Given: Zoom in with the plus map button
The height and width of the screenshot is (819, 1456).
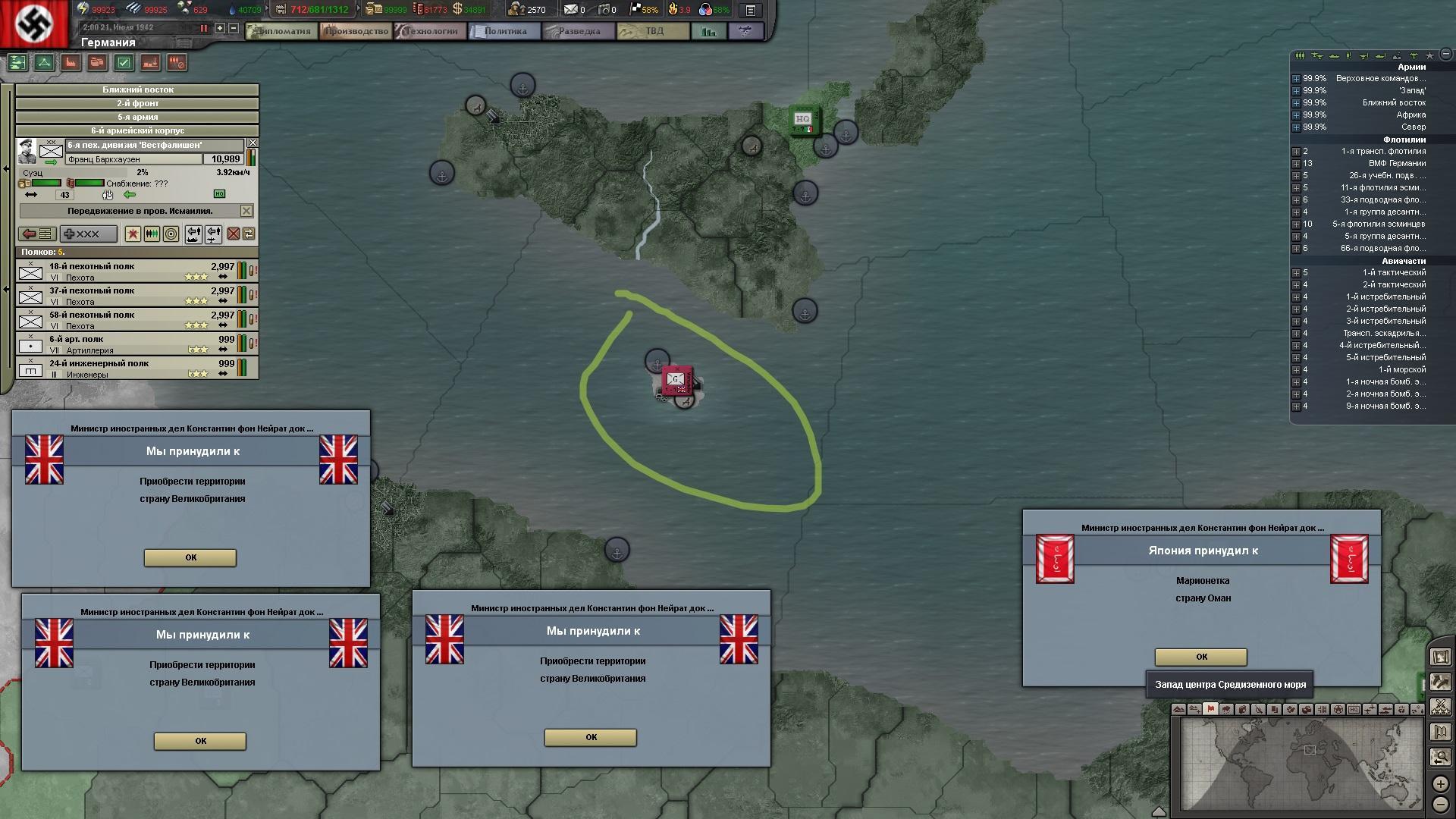Looking at the screenshot, I should pyautogui.click(x=1440, y=784).
